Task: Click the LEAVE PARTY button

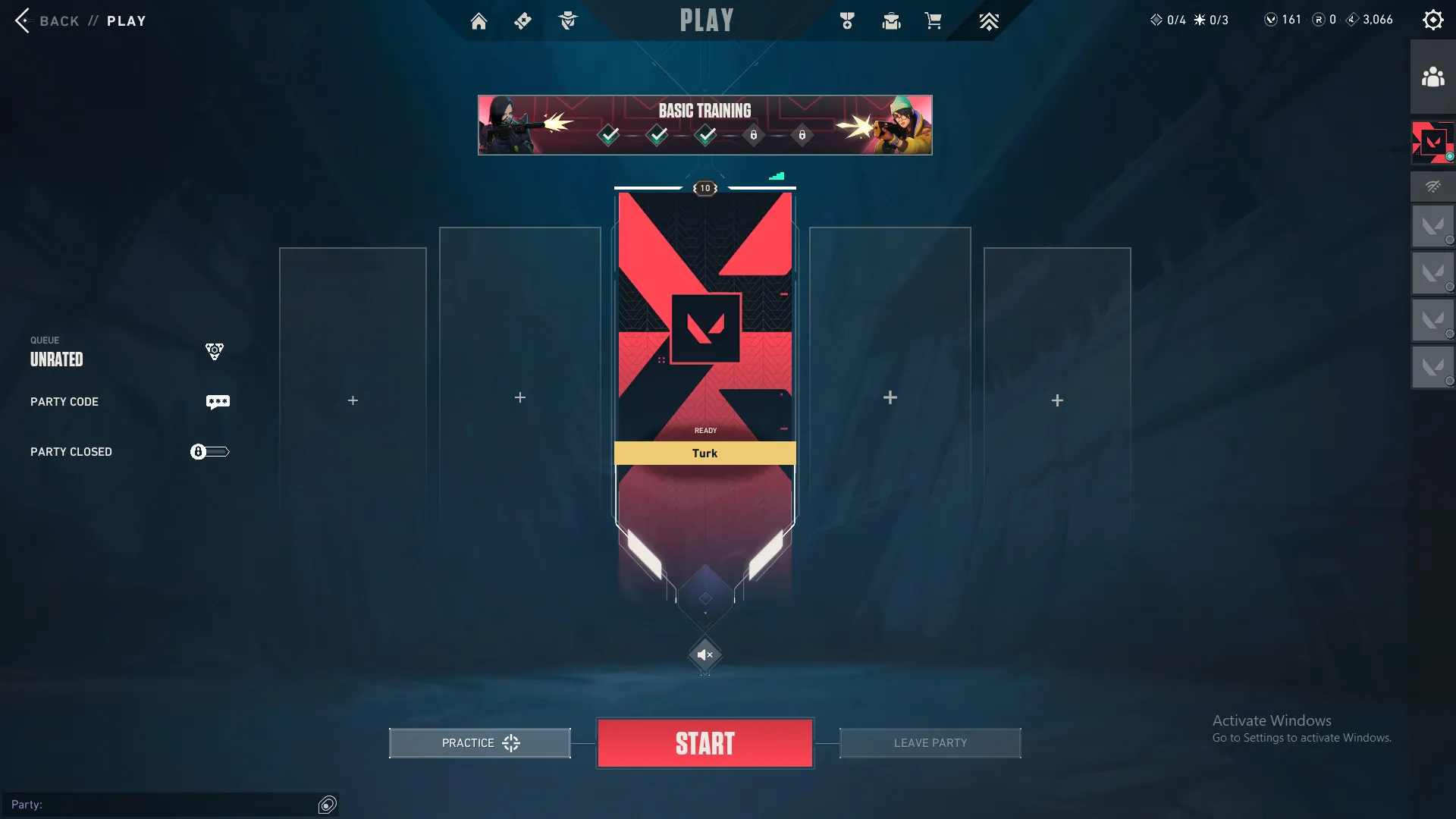Action: 930,743
